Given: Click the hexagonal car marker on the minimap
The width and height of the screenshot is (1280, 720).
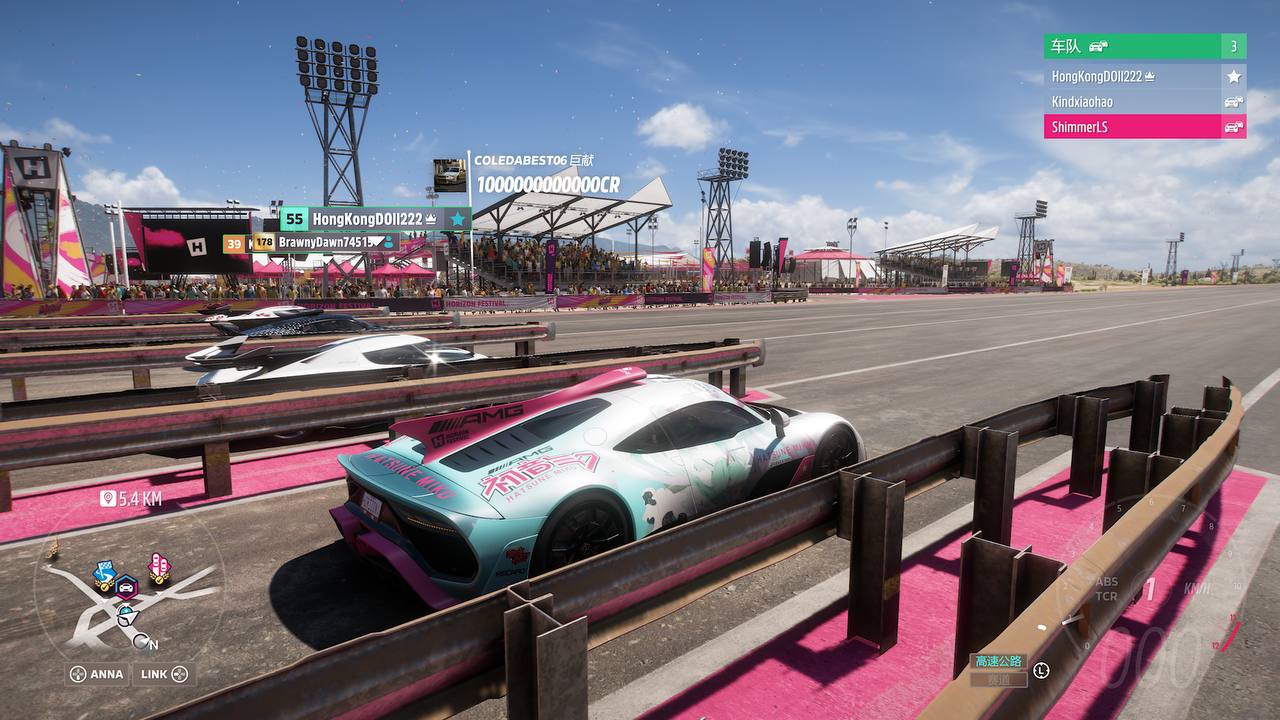Looking at the screenshot, I should (126, 587).
